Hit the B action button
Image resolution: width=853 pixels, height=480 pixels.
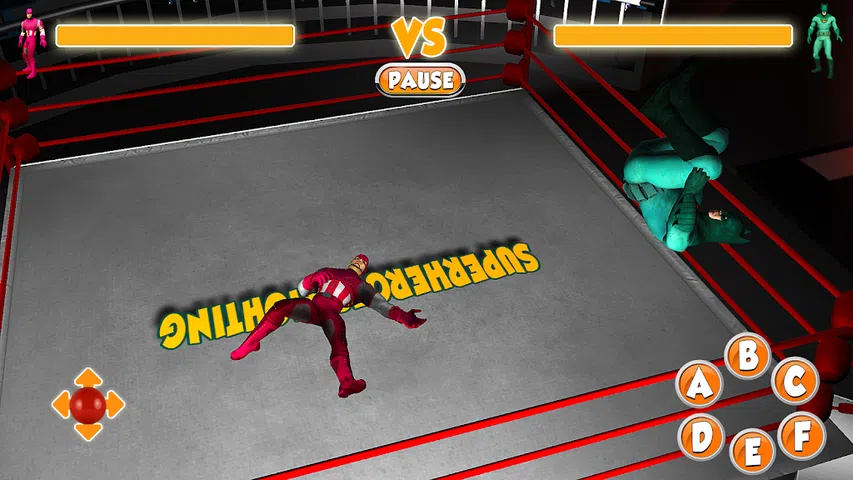coord(747,354)
